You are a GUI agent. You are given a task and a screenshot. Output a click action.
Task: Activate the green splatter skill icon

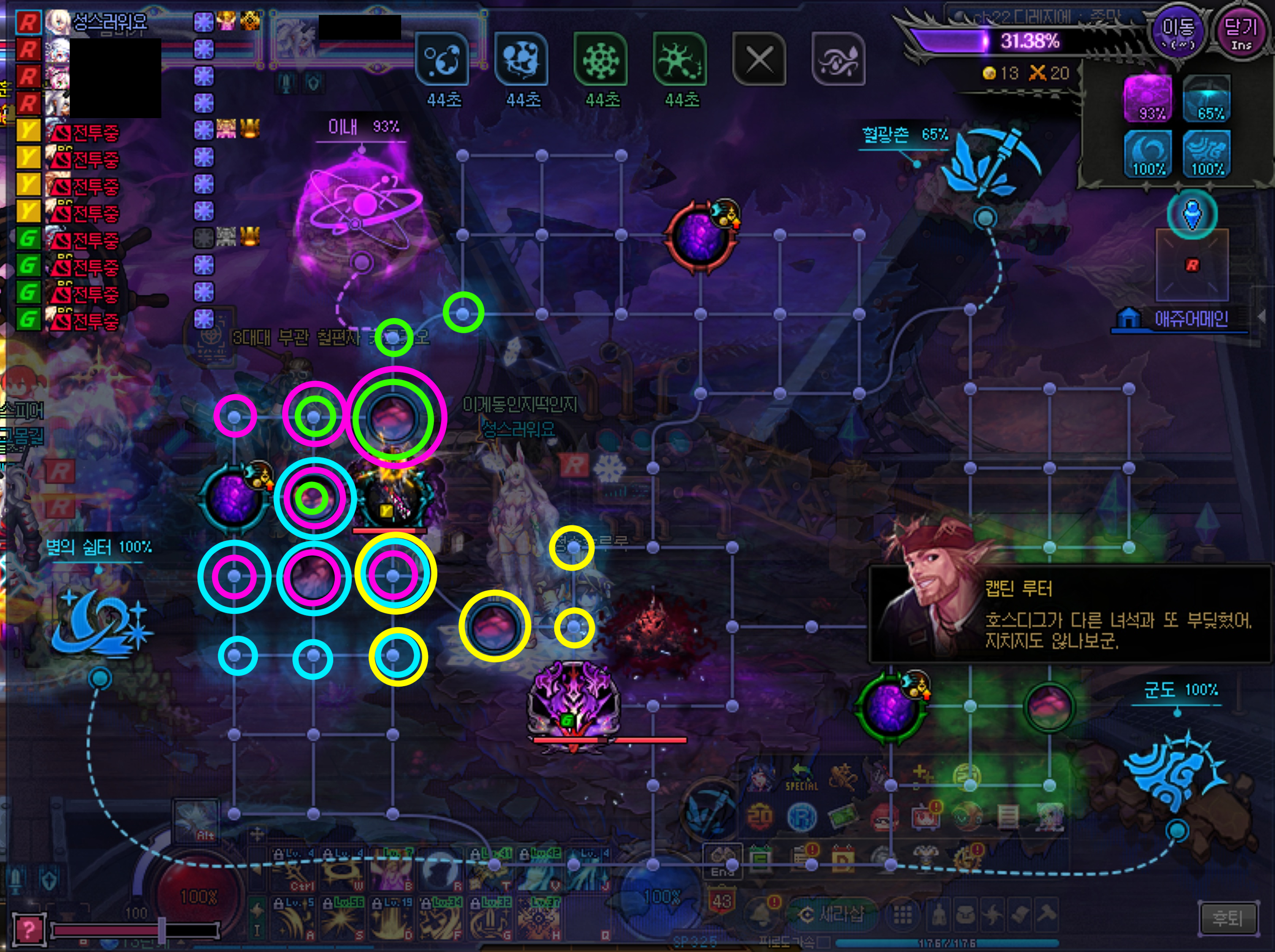pyautogui.click(x=680, y=59)
